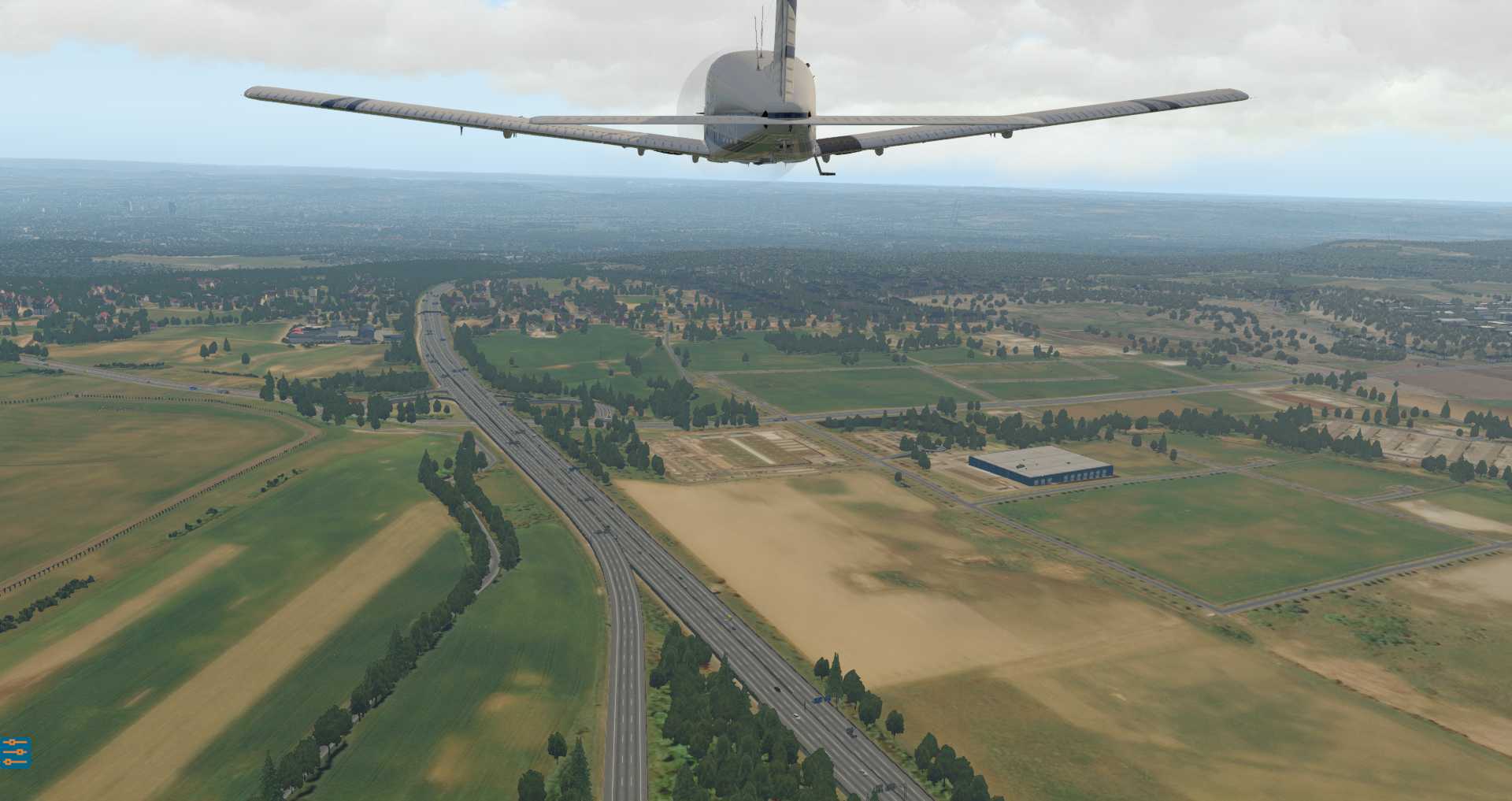
Task: Open the blue sliders settings icon
Action: tap(14, 752)
